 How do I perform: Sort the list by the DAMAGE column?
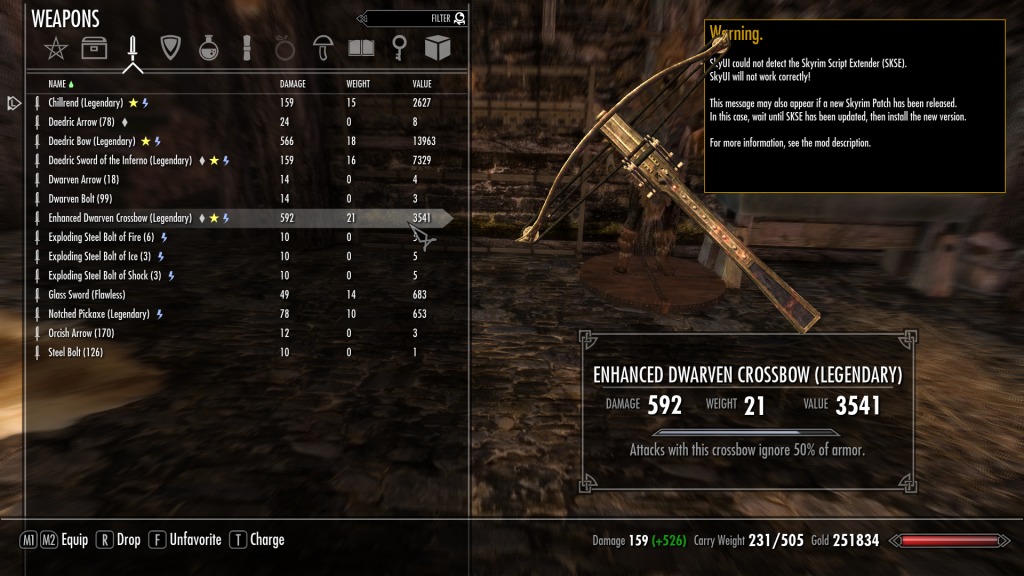point(293,84)
